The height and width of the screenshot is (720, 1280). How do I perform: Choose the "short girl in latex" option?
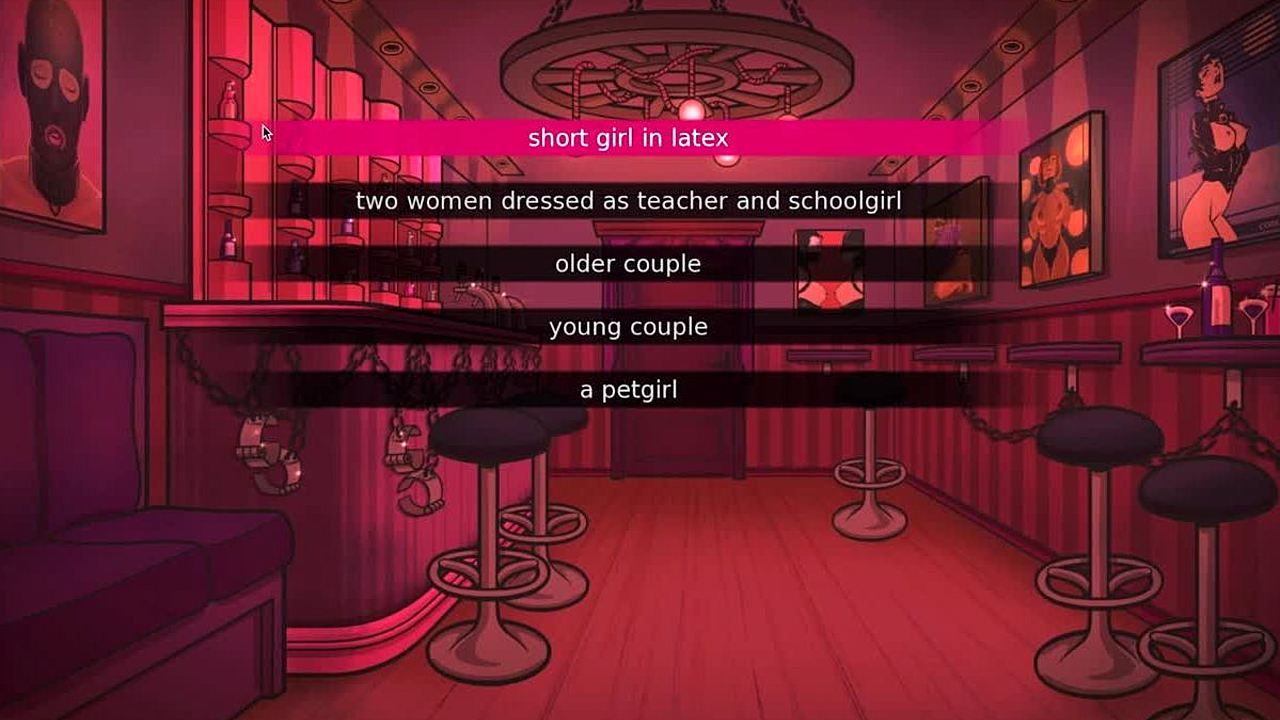point(628,138)
